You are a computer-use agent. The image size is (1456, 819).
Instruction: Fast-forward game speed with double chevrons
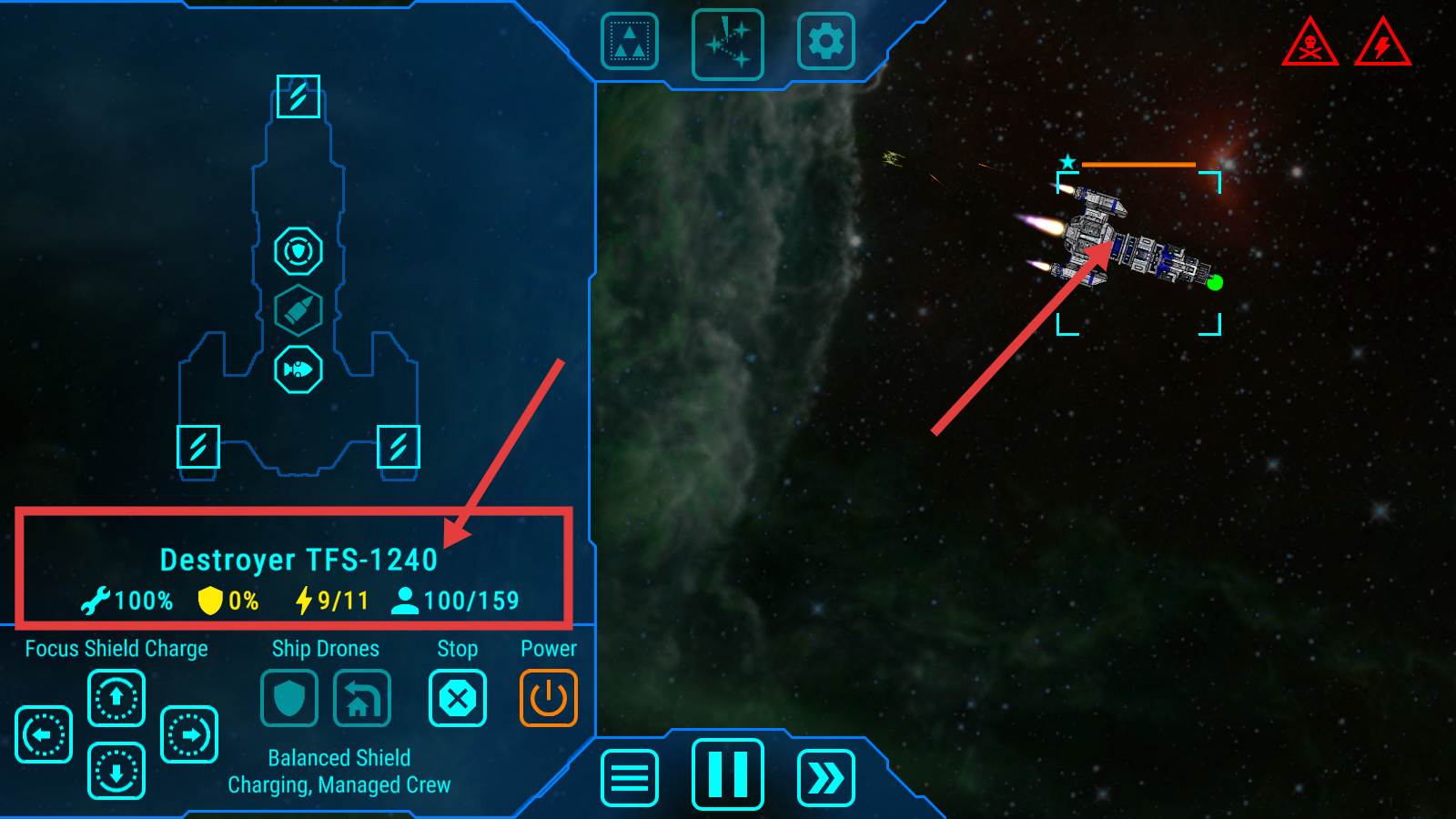[x=825, y=778]
